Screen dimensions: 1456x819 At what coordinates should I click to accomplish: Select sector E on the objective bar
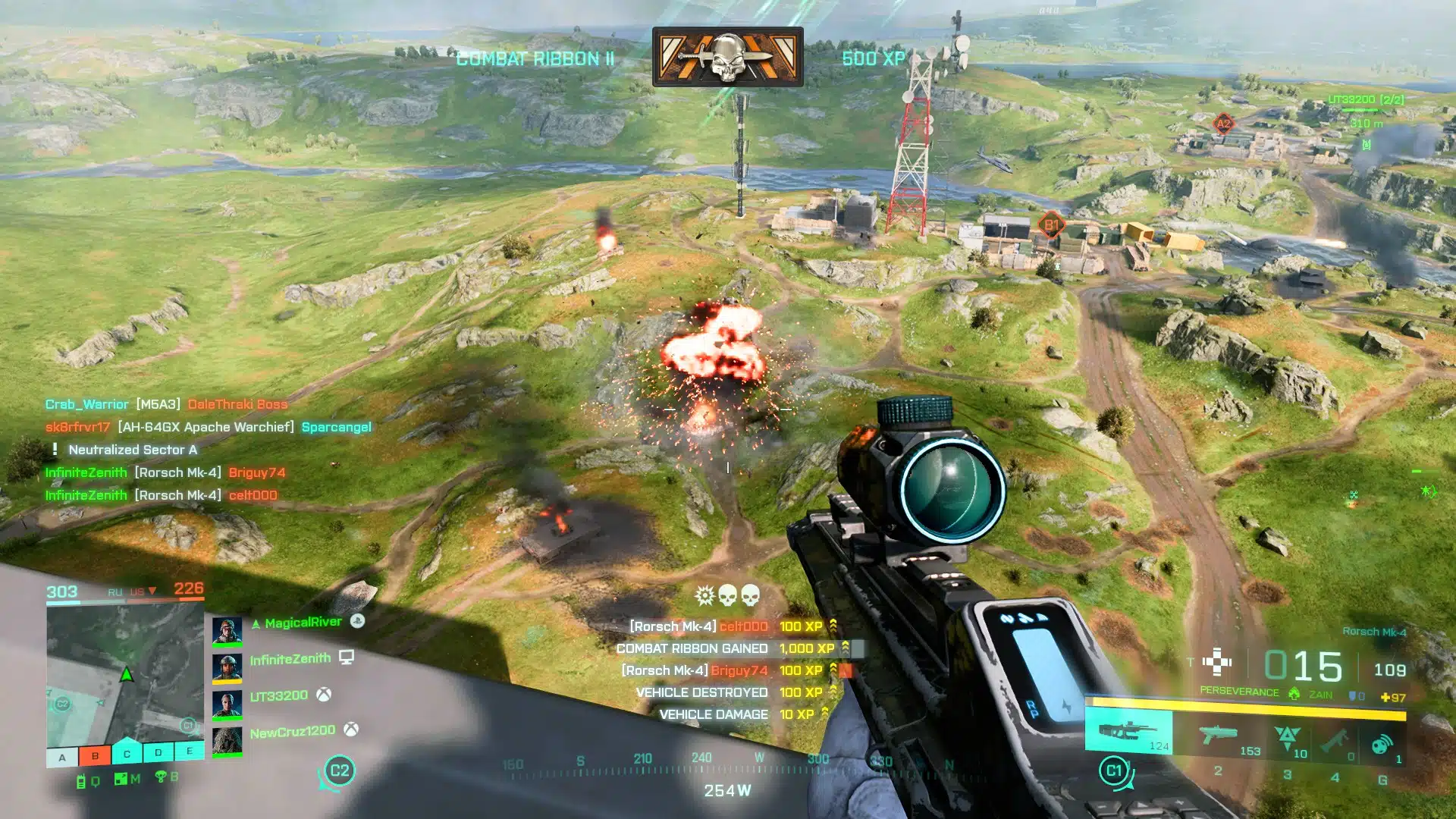tap(189, 751)
